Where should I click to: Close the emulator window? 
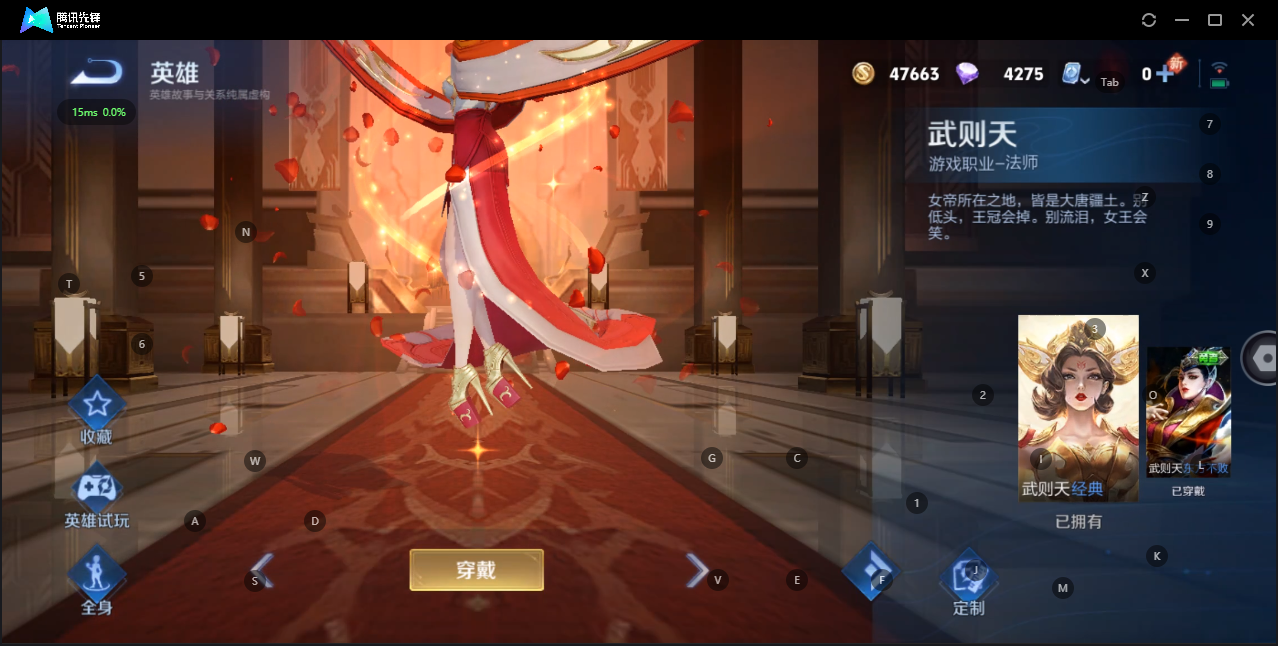click(x=1248, y=20)
